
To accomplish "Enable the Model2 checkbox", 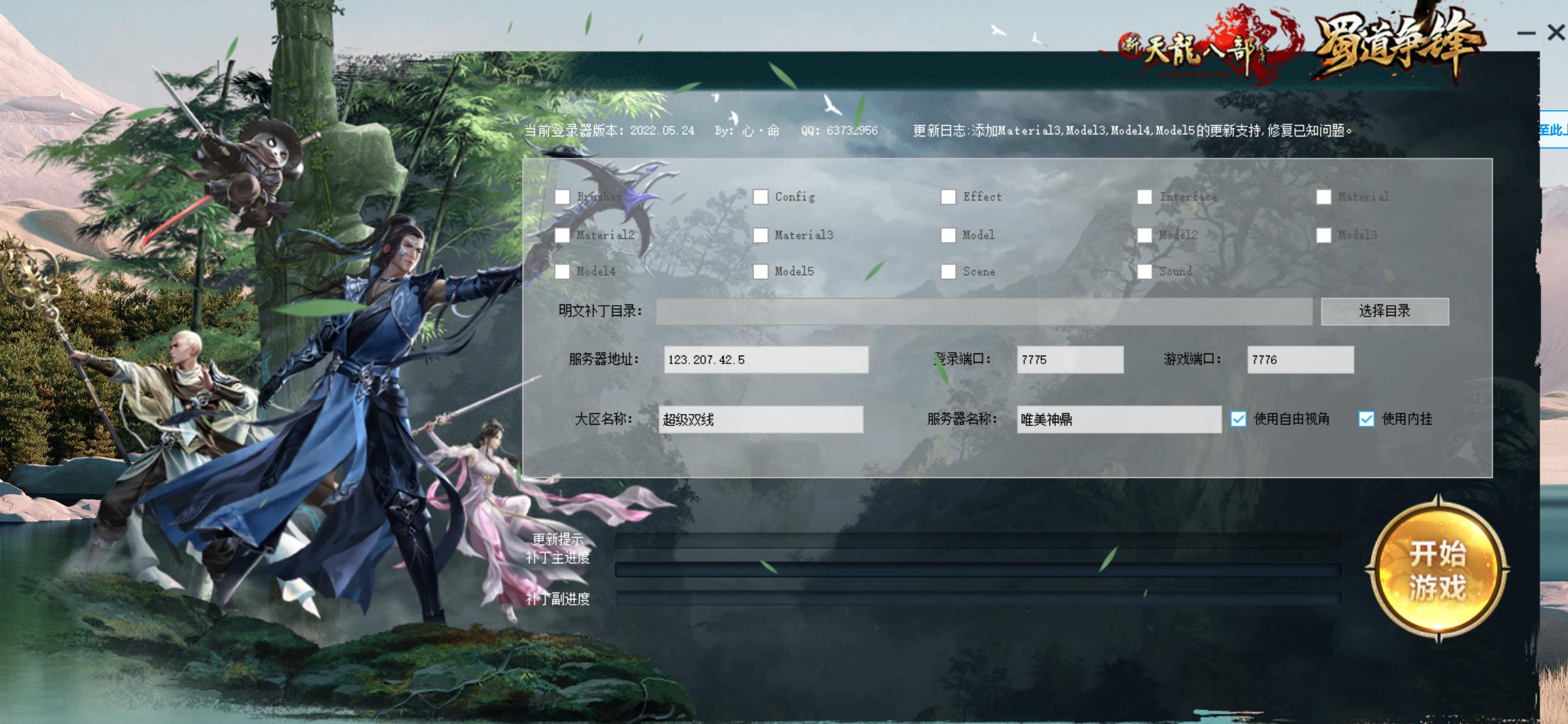I will tap(1145, 235).
